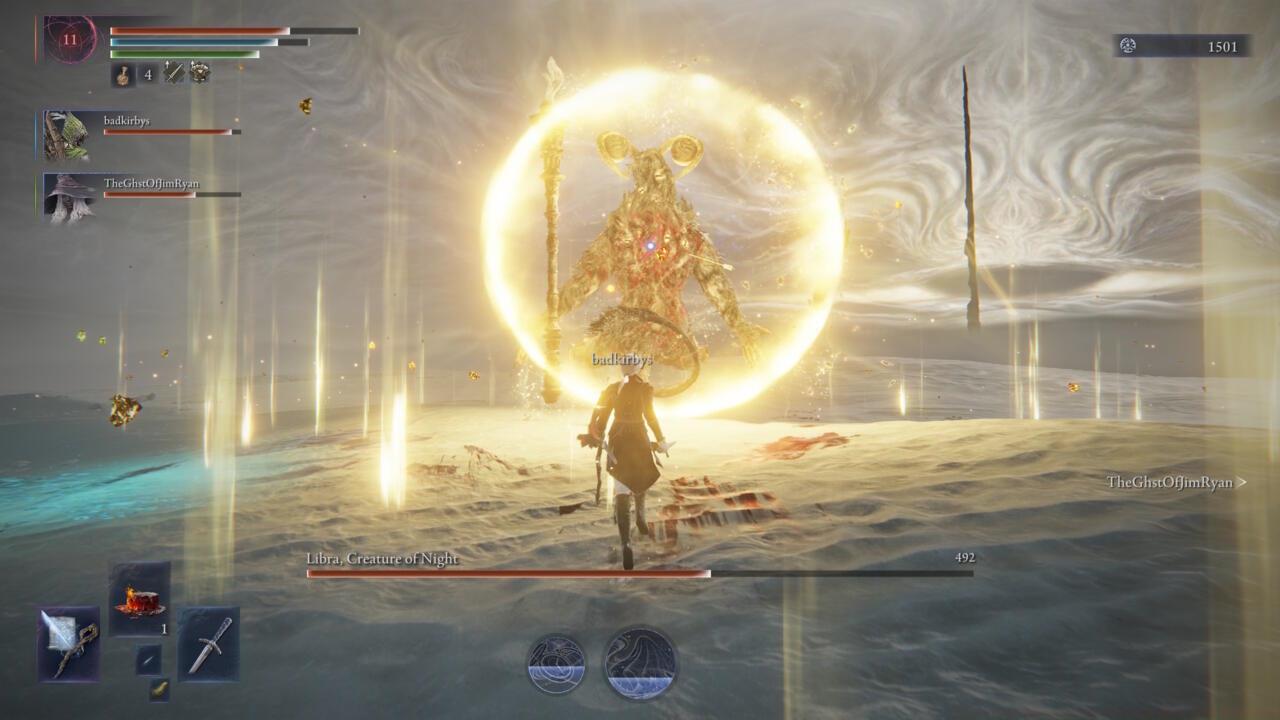
Task: Expand TheGhstOfJimRyan ping marker arrow
Action: click(1243, 481)
